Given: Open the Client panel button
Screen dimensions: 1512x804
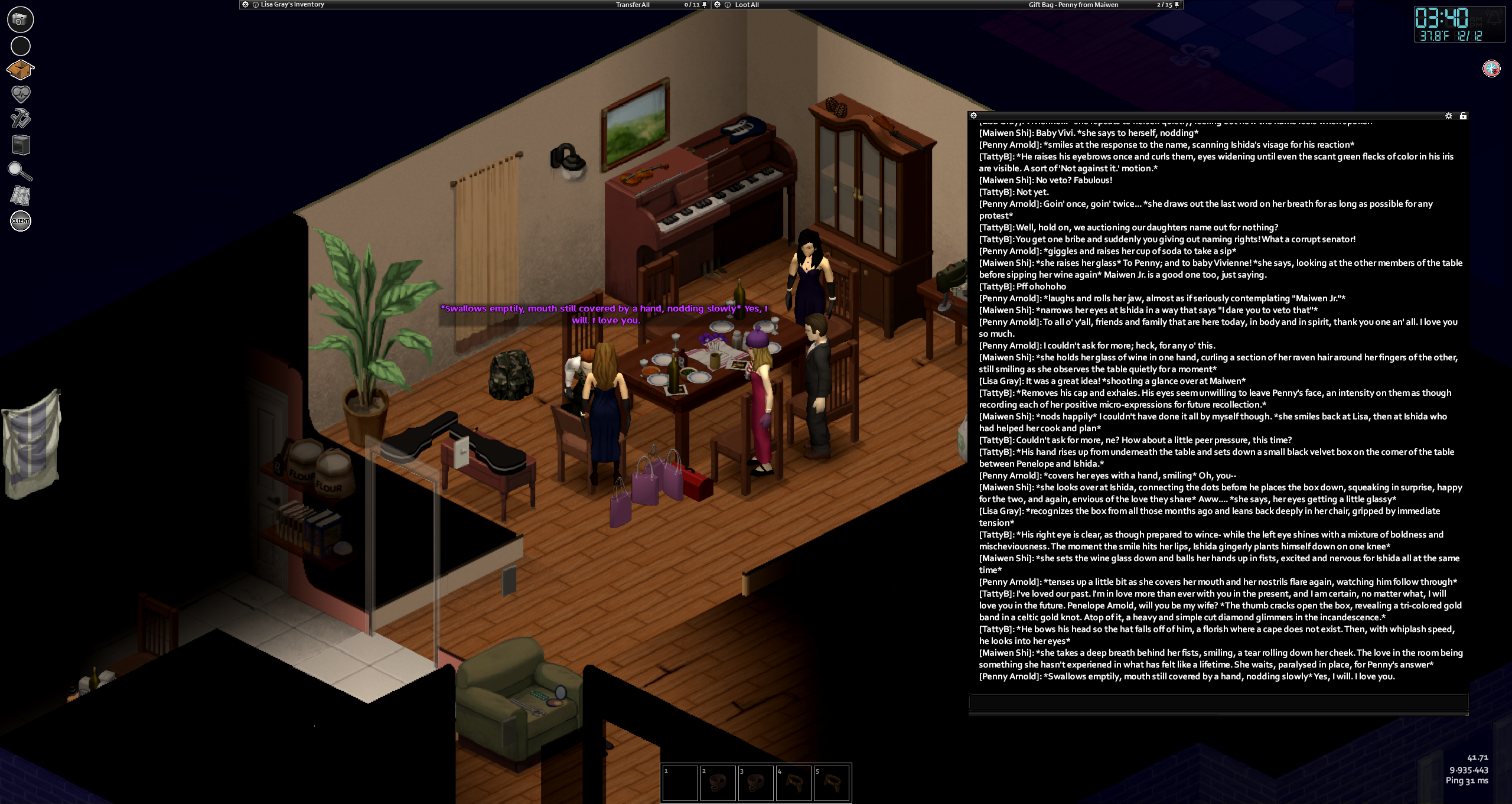Looking at the screenshot, I should tap(21, 221).
